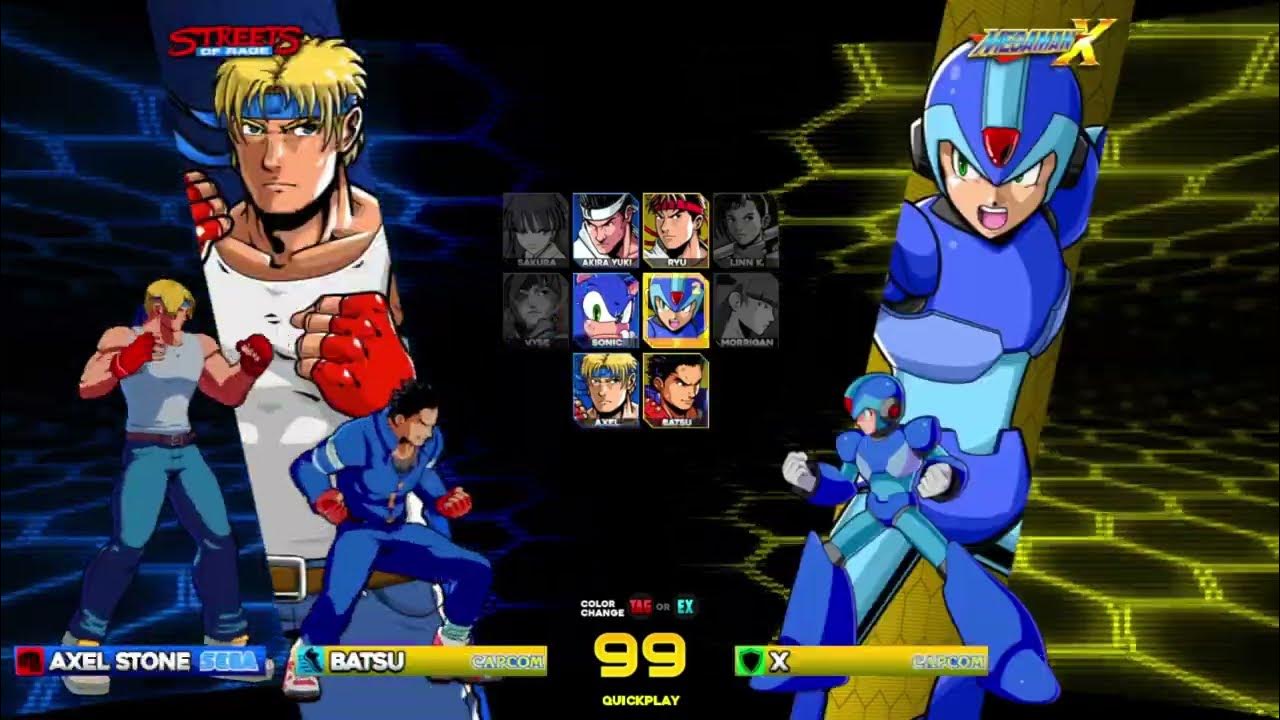Select Vyse's darkened roster slot
1280x720 pixels.
531,310
